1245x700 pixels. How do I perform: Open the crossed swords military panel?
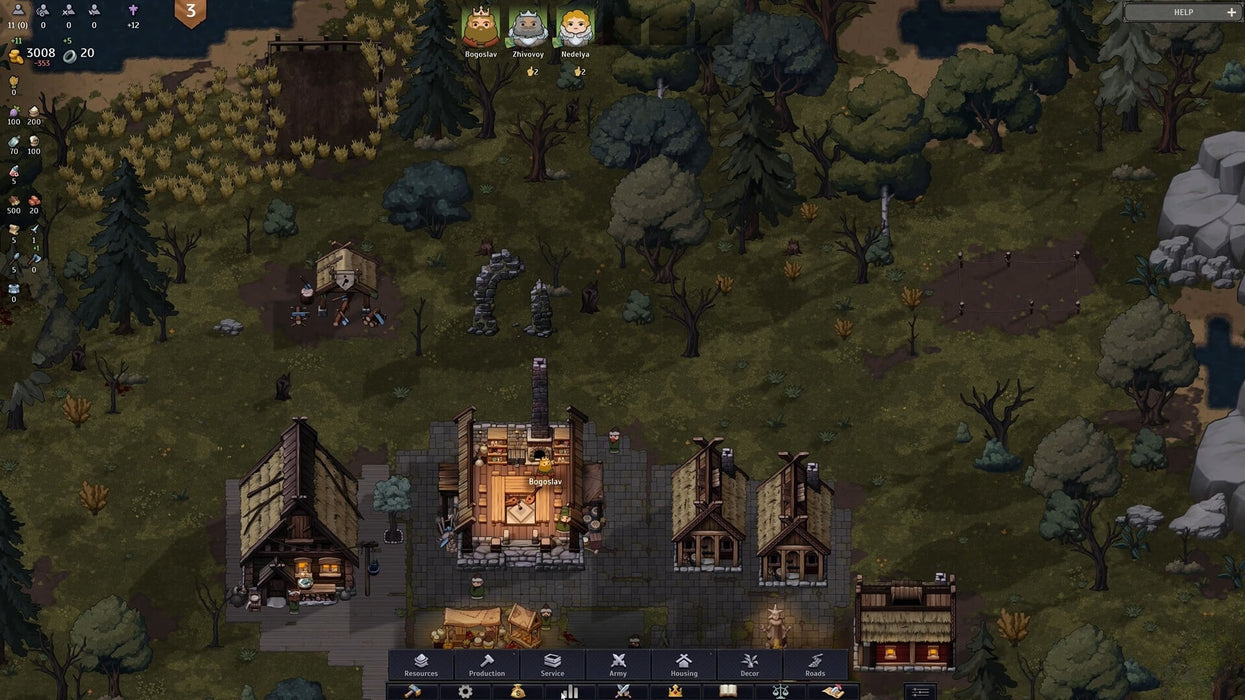622,691
